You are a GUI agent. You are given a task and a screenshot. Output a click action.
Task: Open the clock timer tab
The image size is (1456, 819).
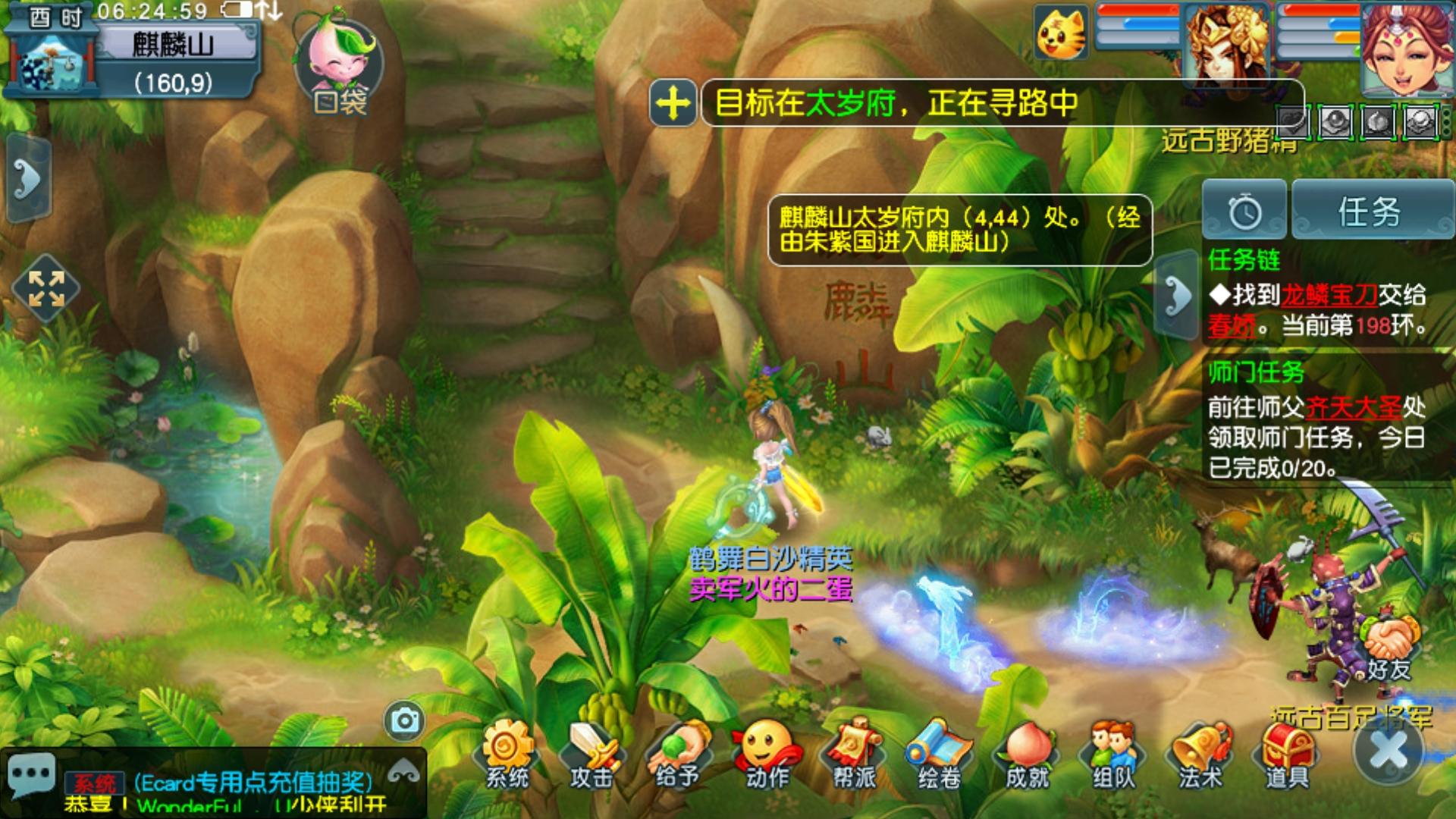coord(1244,212)
